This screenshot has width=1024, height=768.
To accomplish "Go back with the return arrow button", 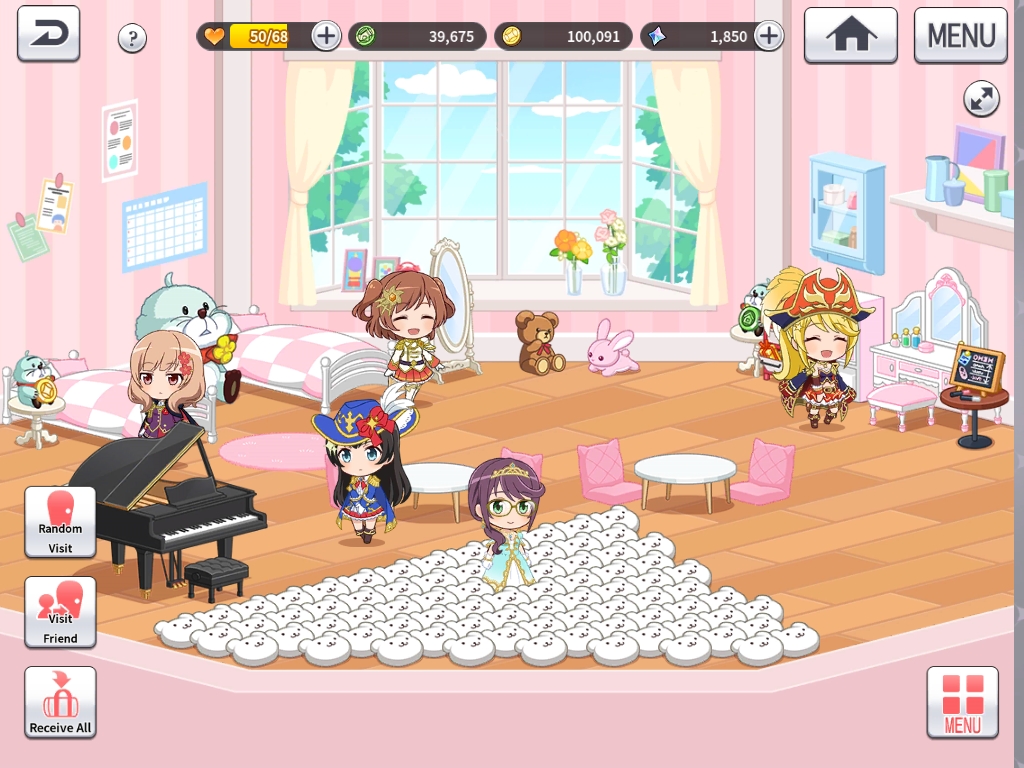I will tap(48, 34).
